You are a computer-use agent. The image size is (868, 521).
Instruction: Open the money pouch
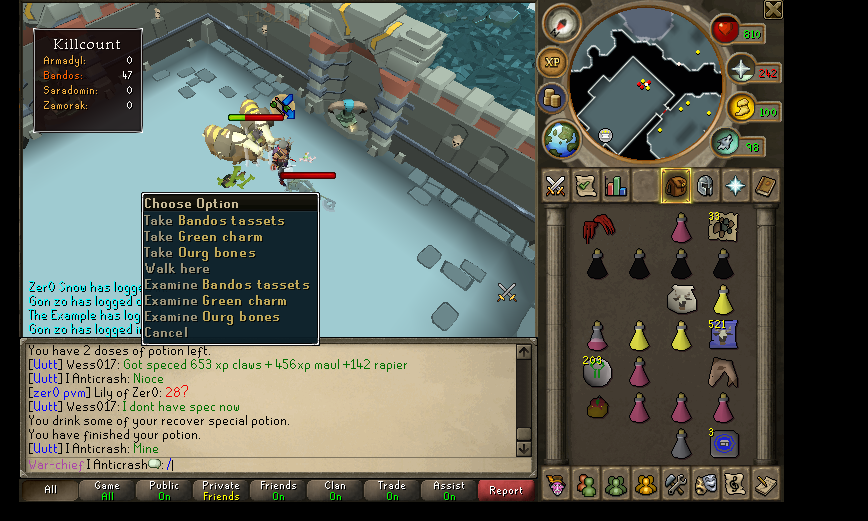click(x=551, y=98)
